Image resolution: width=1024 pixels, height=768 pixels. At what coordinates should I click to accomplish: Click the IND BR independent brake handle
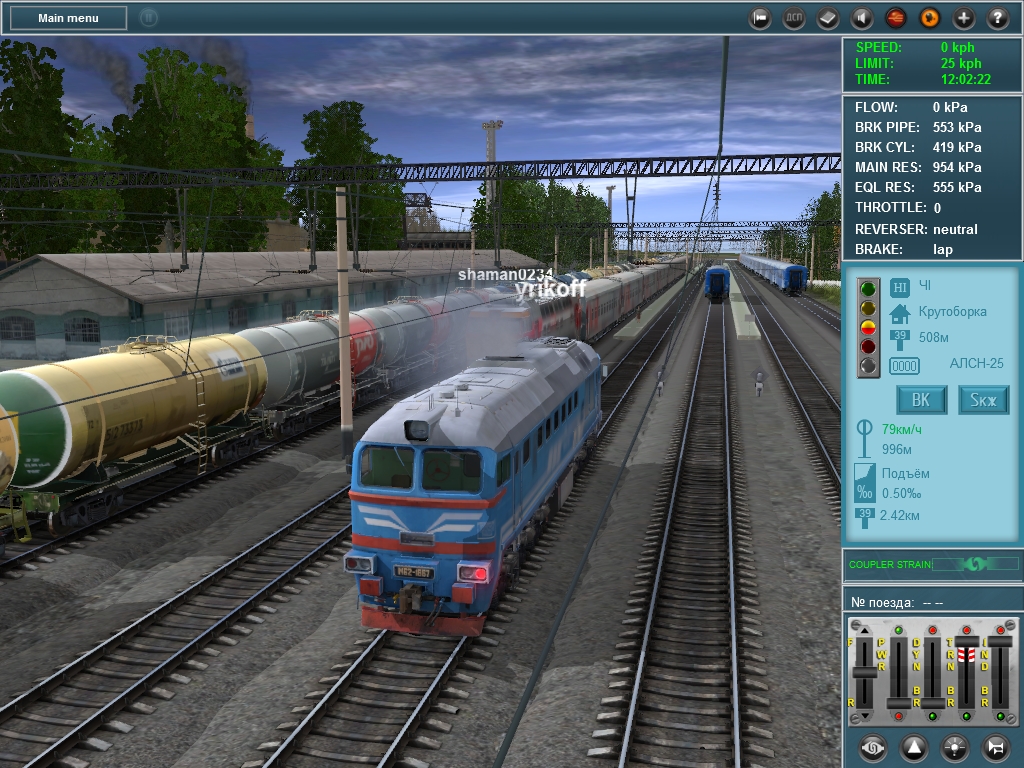(x=1000, y=643)
